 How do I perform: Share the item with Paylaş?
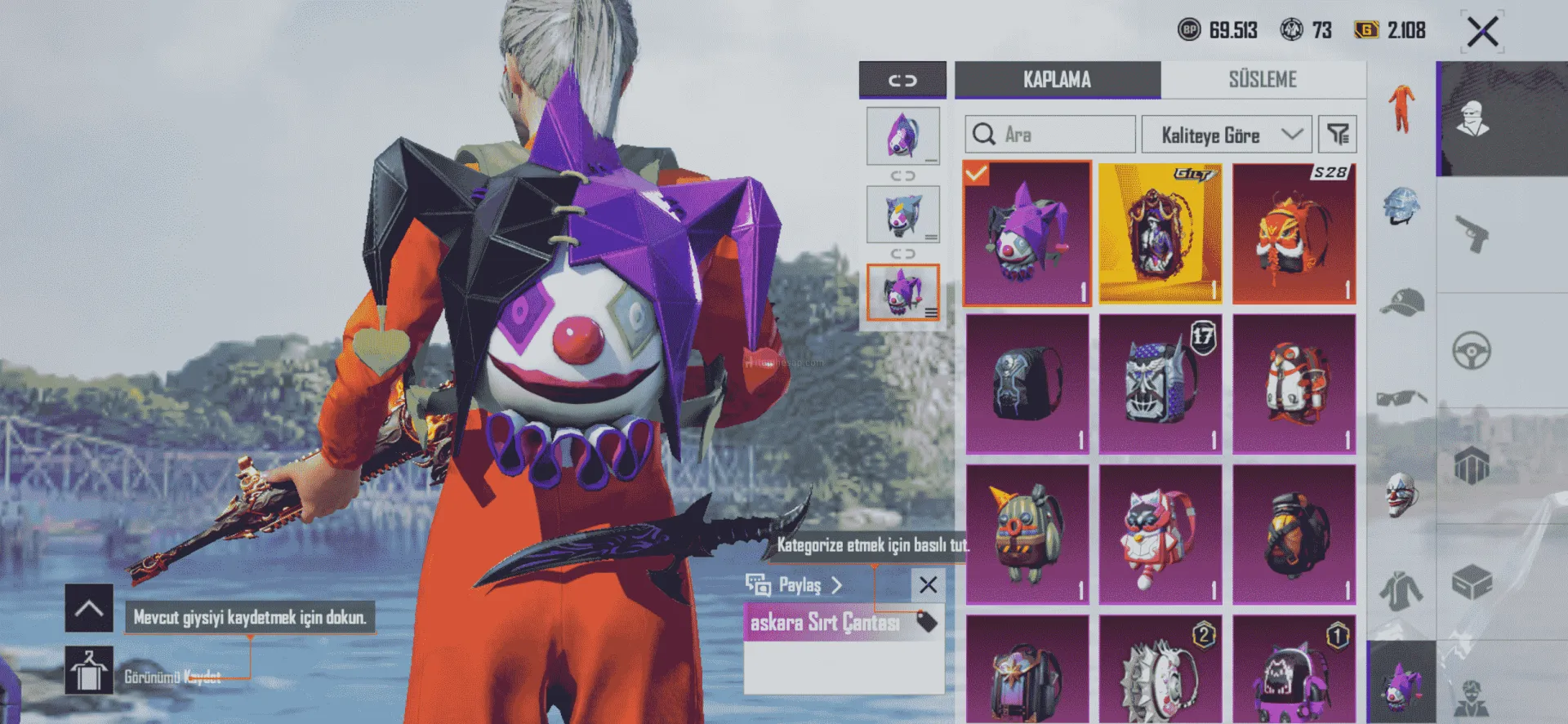(793, 585)
